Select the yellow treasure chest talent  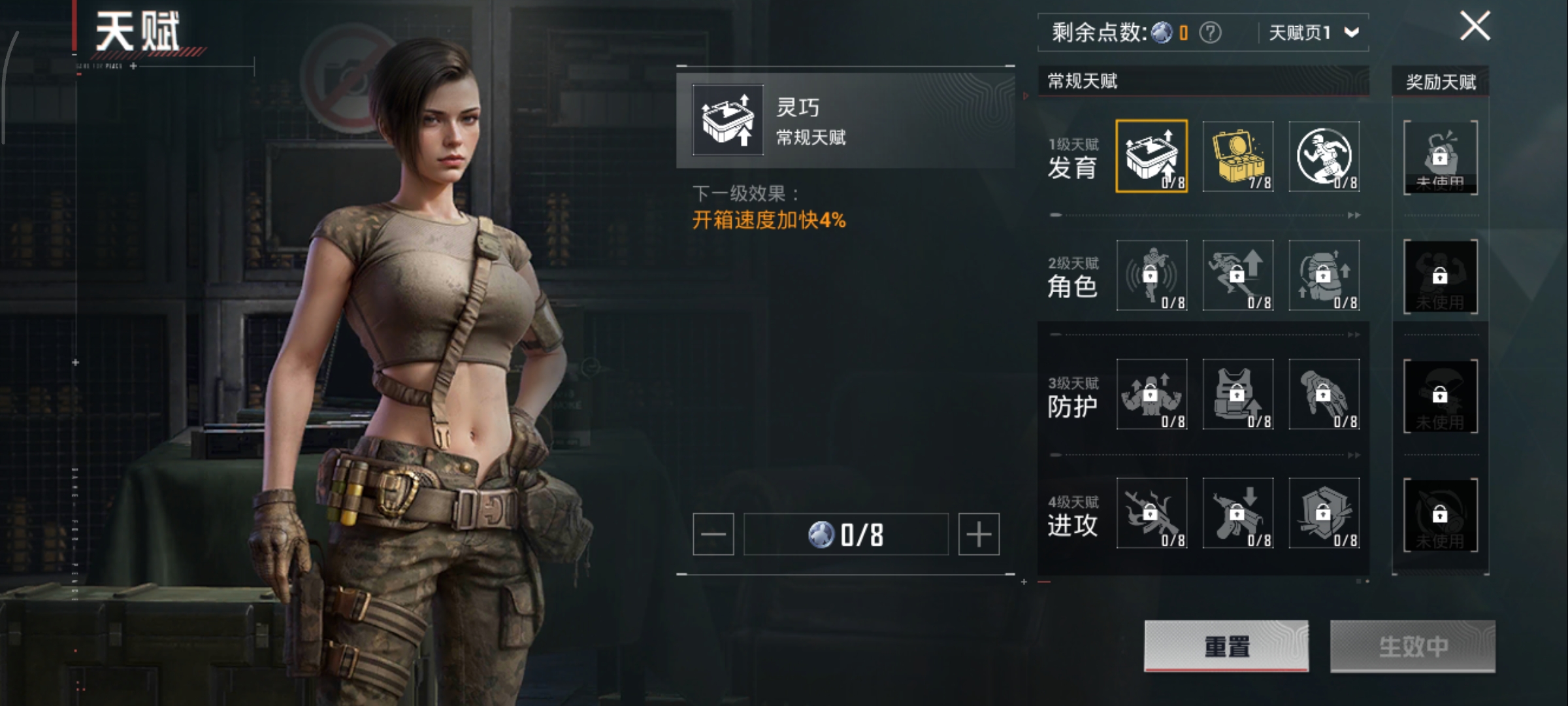coord(1237,156)
